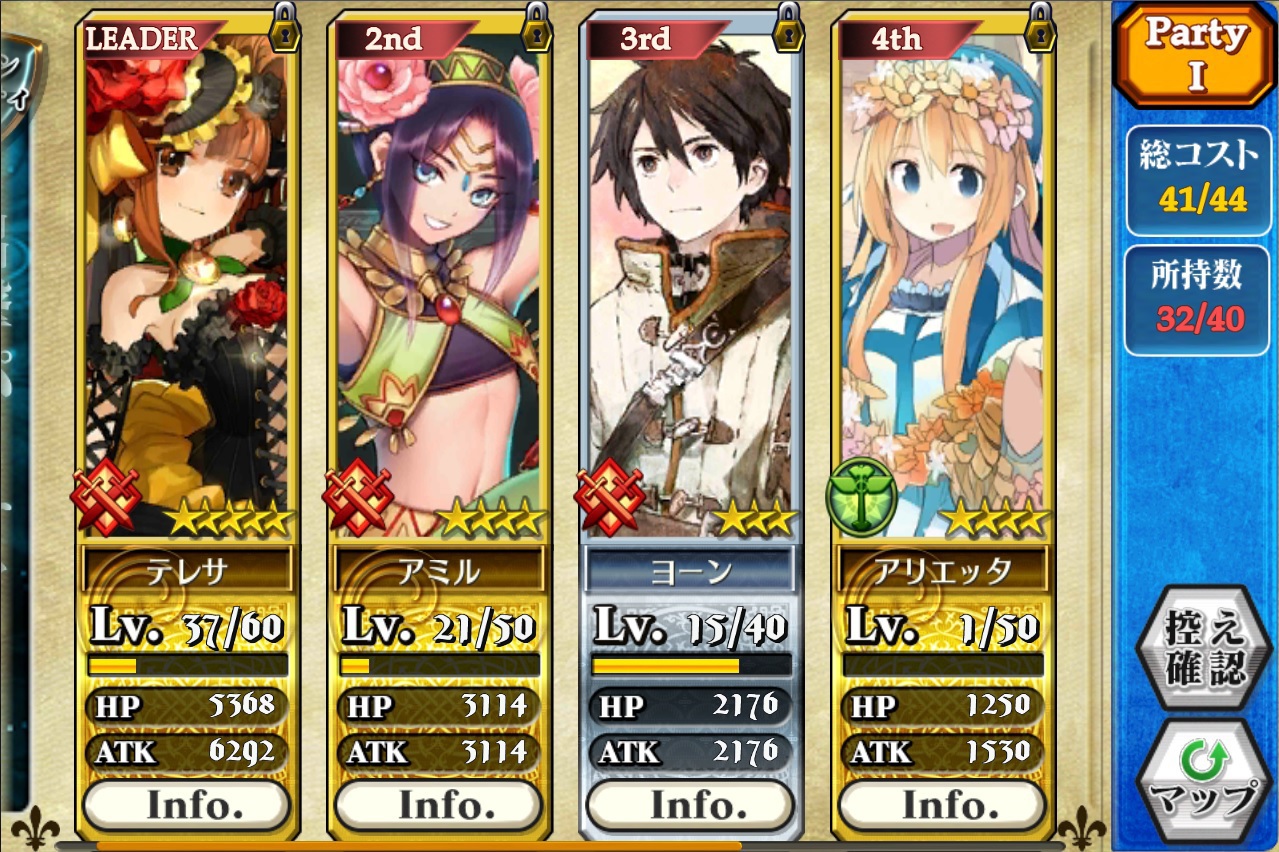Viewport: 1279px width, 852px height.
Task: Return to the マップ map screen
Action: click(x=1195, y=780)
